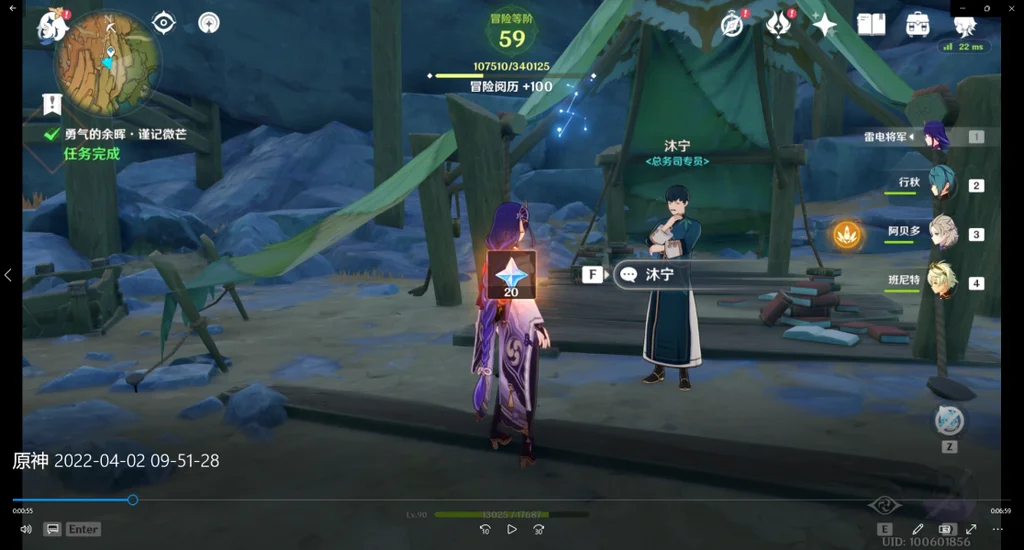Open the chat box beside Enter
The height and width of the screenshot is (550, 1024).
[x=53, y=529]
